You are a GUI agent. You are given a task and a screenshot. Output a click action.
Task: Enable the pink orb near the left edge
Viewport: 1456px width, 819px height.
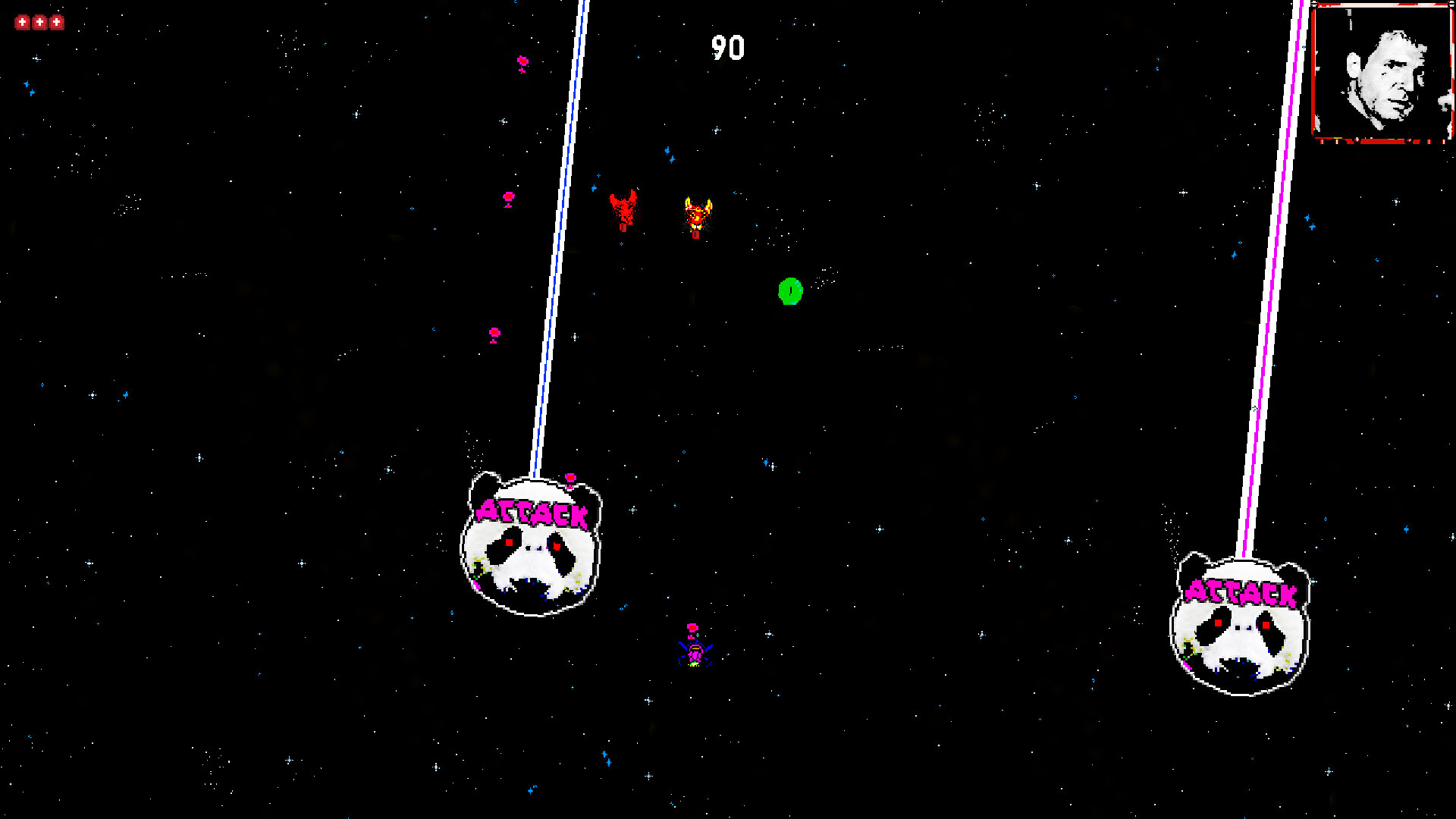[x=497, y=331]
